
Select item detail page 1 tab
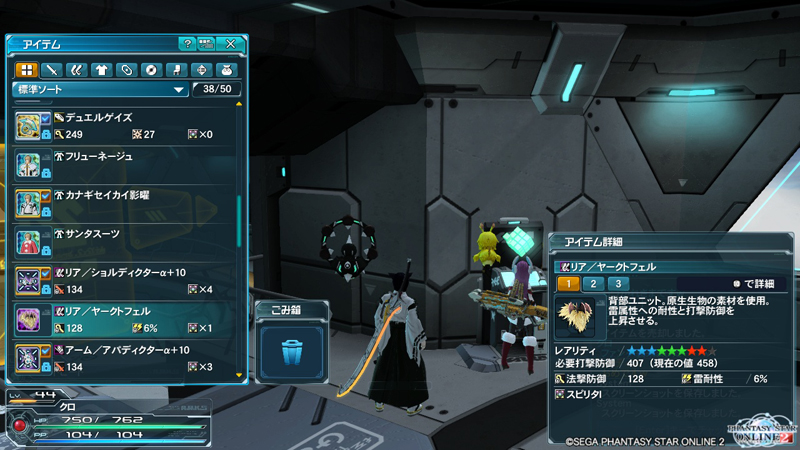(x=566, y=284)
